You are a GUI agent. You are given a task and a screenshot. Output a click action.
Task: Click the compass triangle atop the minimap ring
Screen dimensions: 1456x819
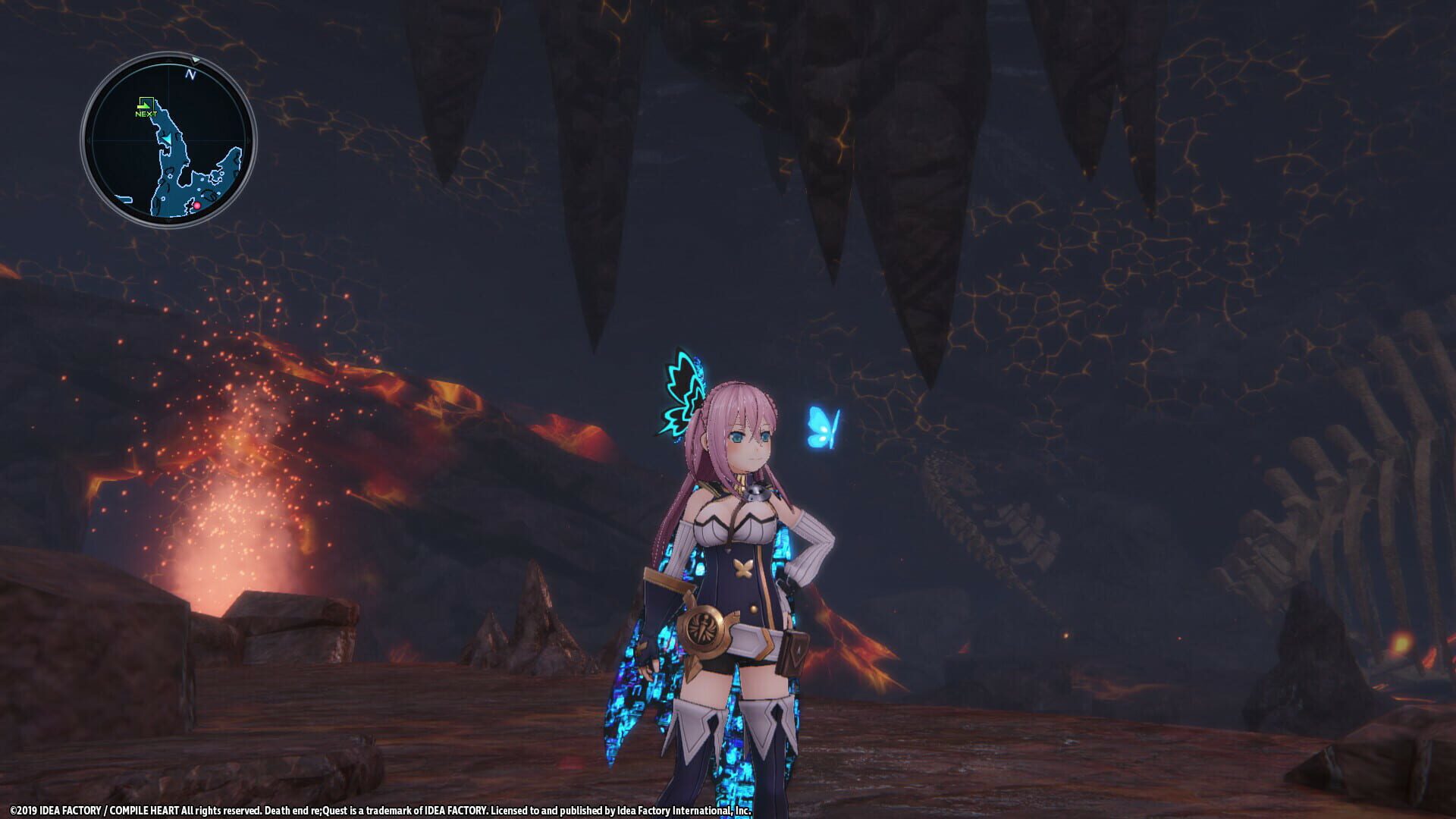point(196,61)
